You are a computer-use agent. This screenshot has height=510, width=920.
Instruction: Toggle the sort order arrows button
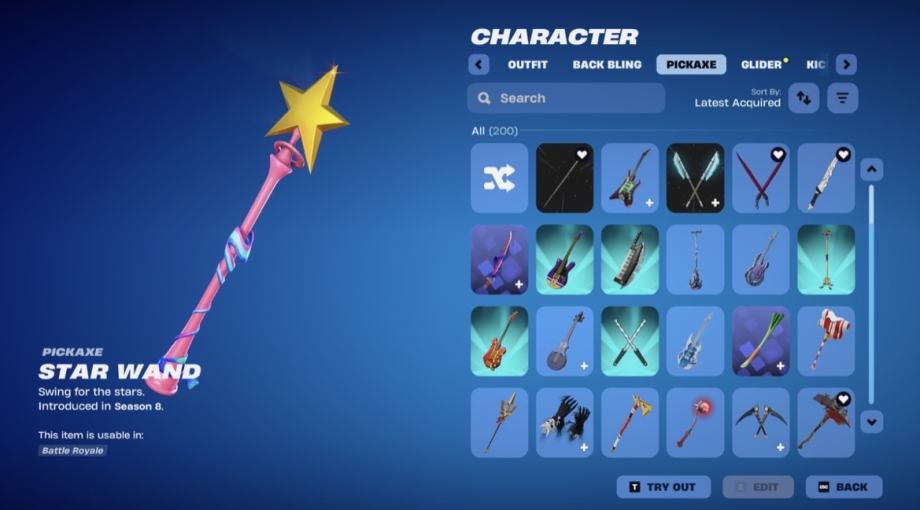(x=804, y=98)
